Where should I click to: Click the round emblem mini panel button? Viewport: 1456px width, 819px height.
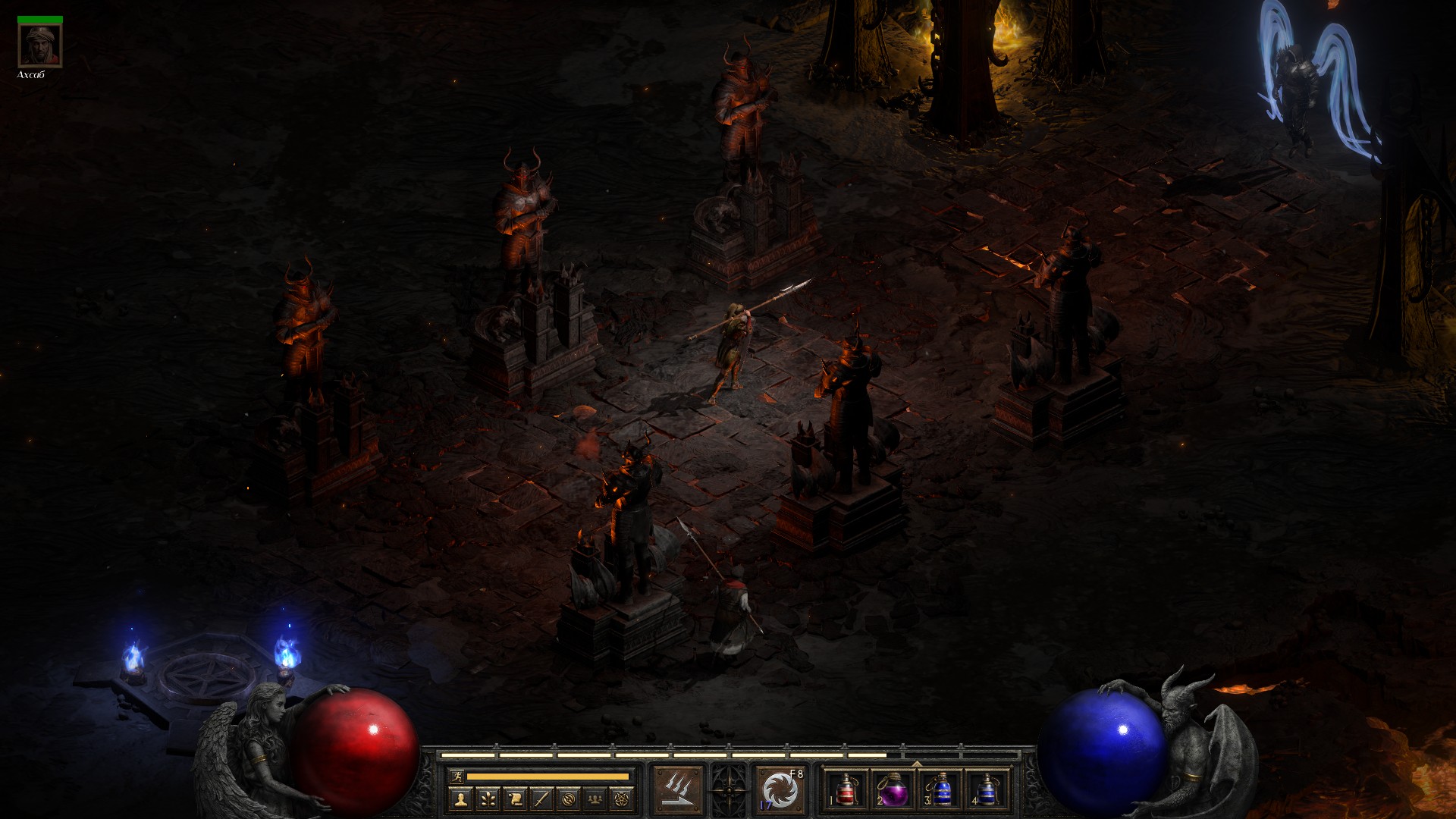pos(569,799)
